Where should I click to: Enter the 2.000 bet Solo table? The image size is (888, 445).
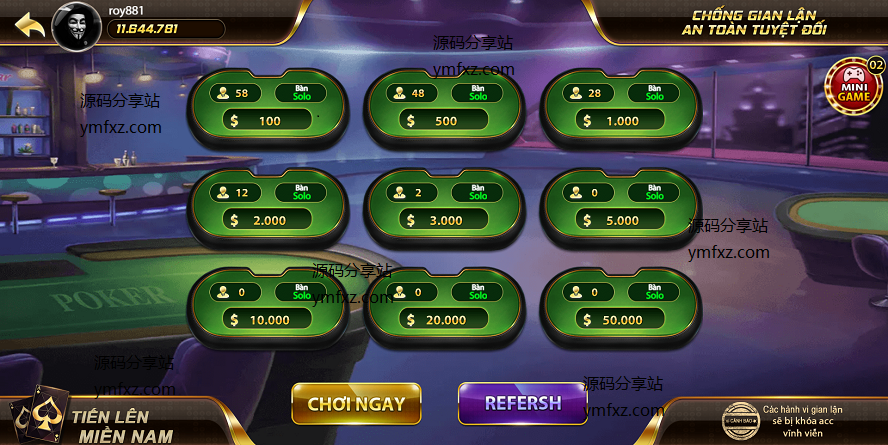coord(267,206)
